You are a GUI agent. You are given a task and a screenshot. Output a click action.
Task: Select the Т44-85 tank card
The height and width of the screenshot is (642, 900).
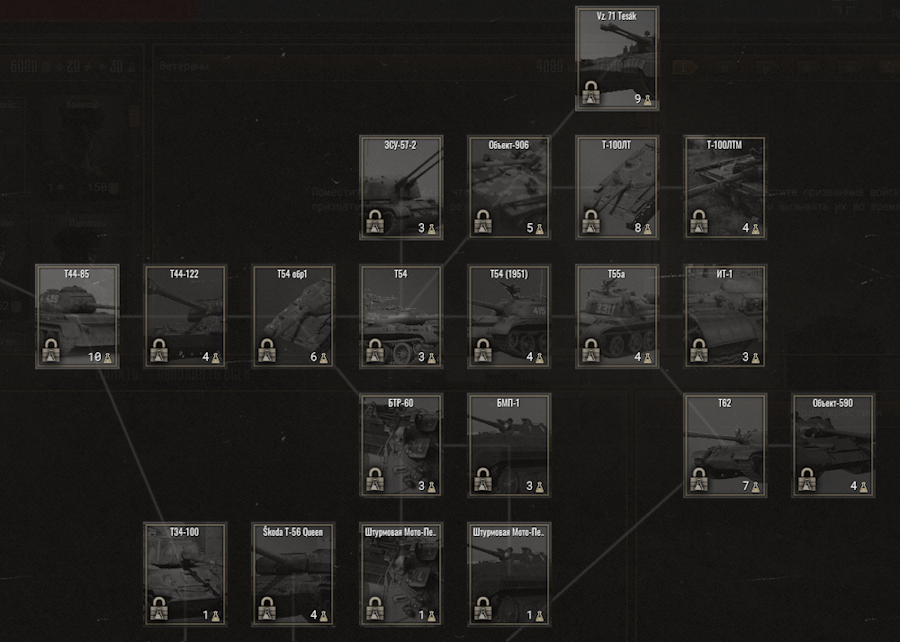tap(77, 316)
